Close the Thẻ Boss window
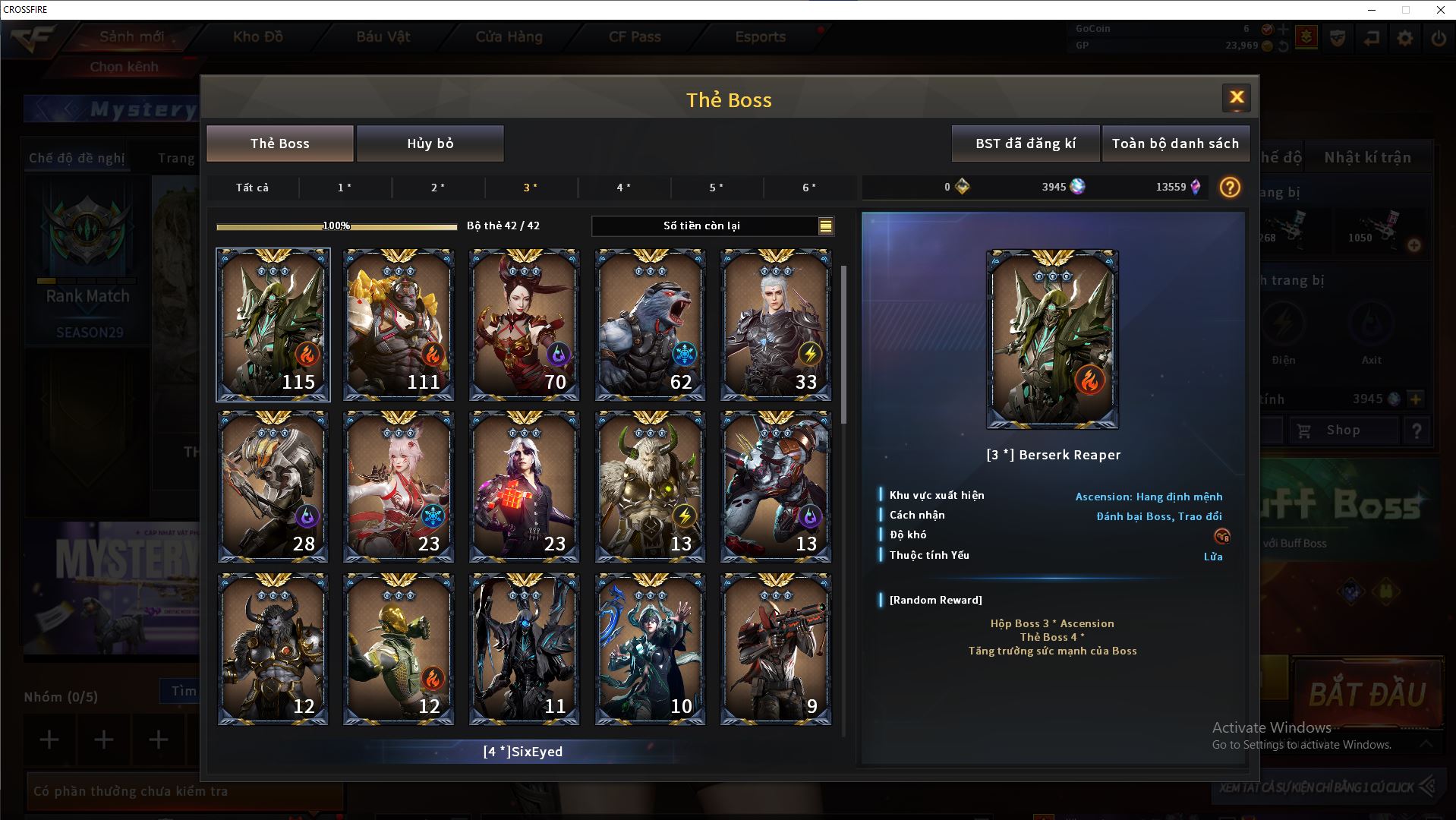Screen dimensions: 1456x820 click(1236, 97)
